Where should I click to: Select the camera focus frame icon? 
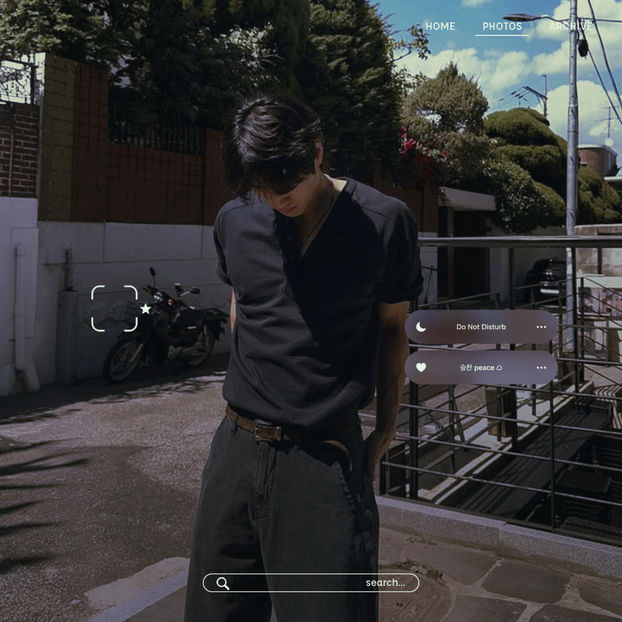[114, 308]
